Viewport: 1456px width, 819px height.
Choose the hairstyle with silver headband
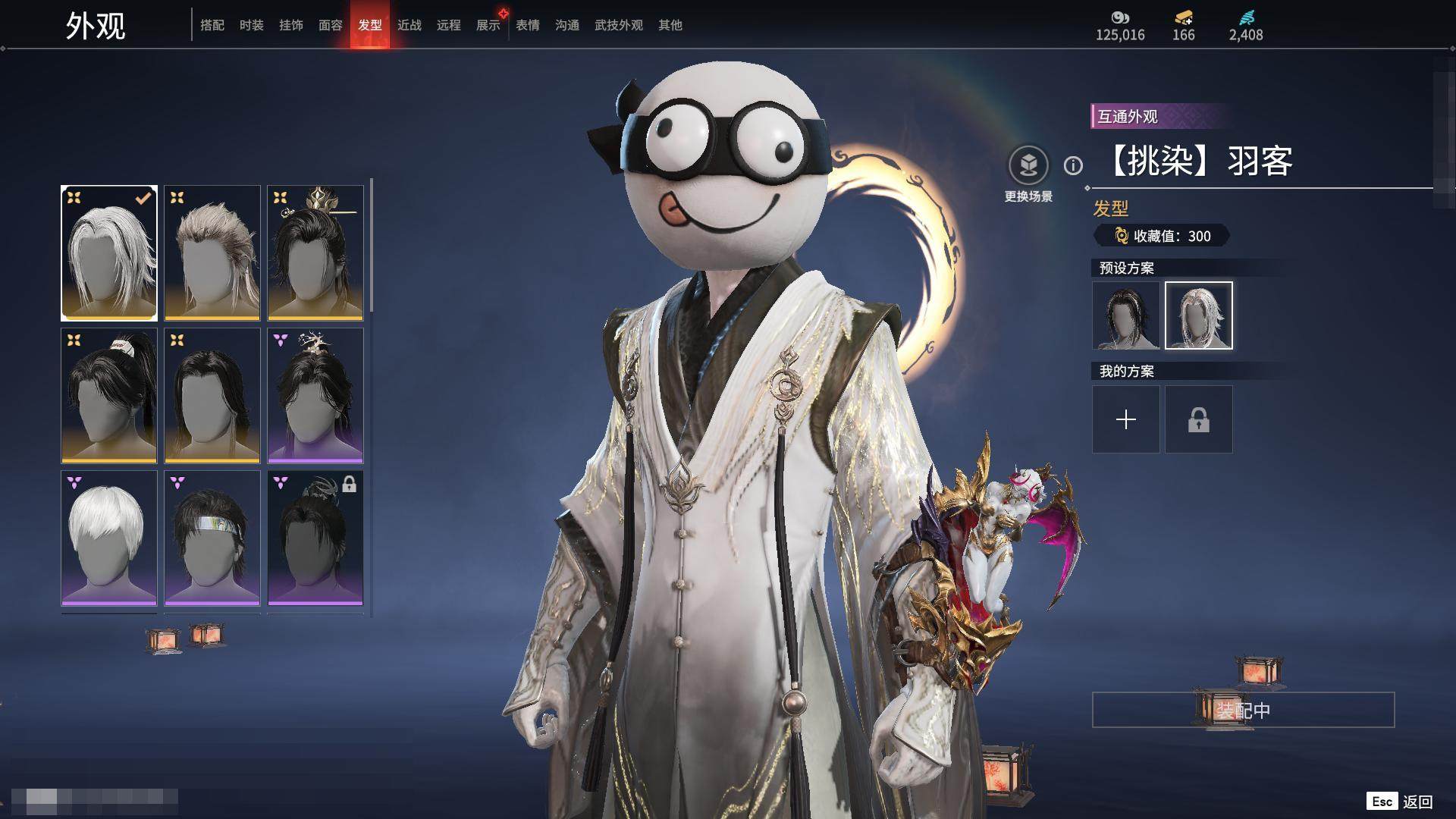212,538
